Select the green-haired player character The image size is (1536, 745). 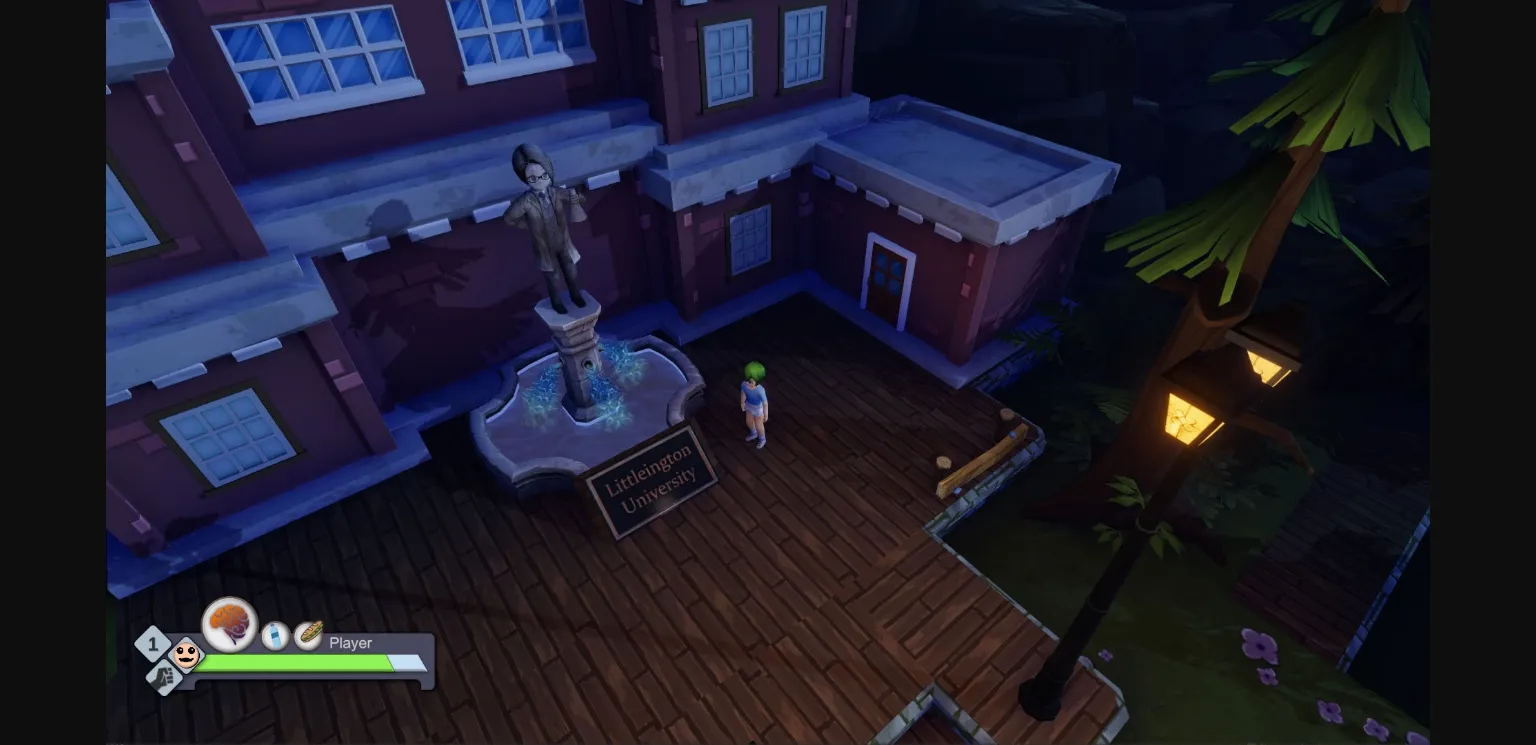[x=754, y=400]
